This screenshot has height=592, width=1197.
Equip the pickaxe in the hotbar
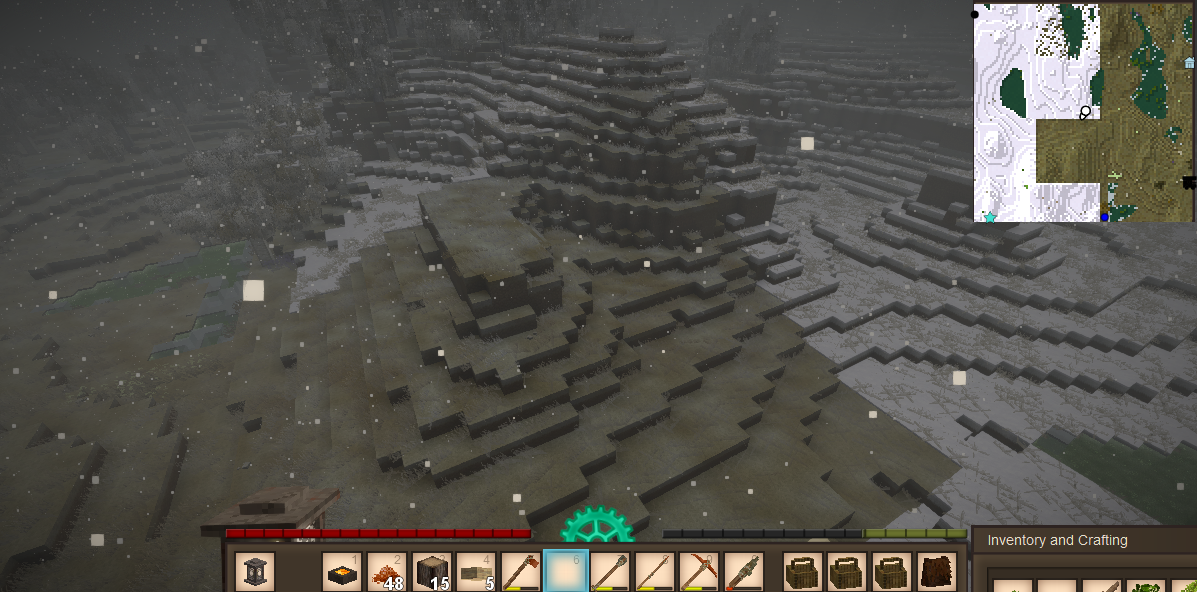699,572
